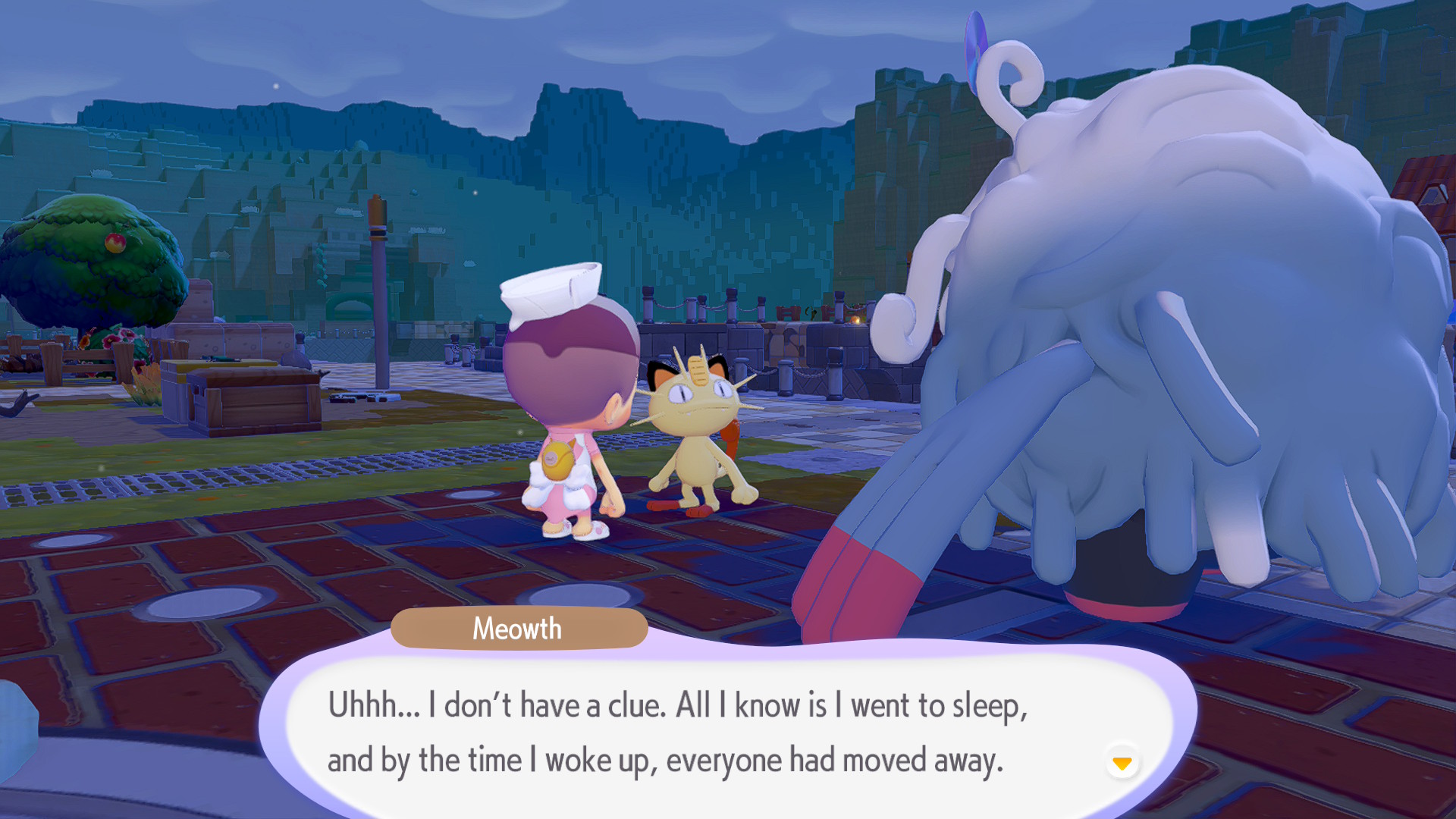Toggle Meowth's curled orange tail
This screenshot has width=1456, height=819.
tap(730, 438)
